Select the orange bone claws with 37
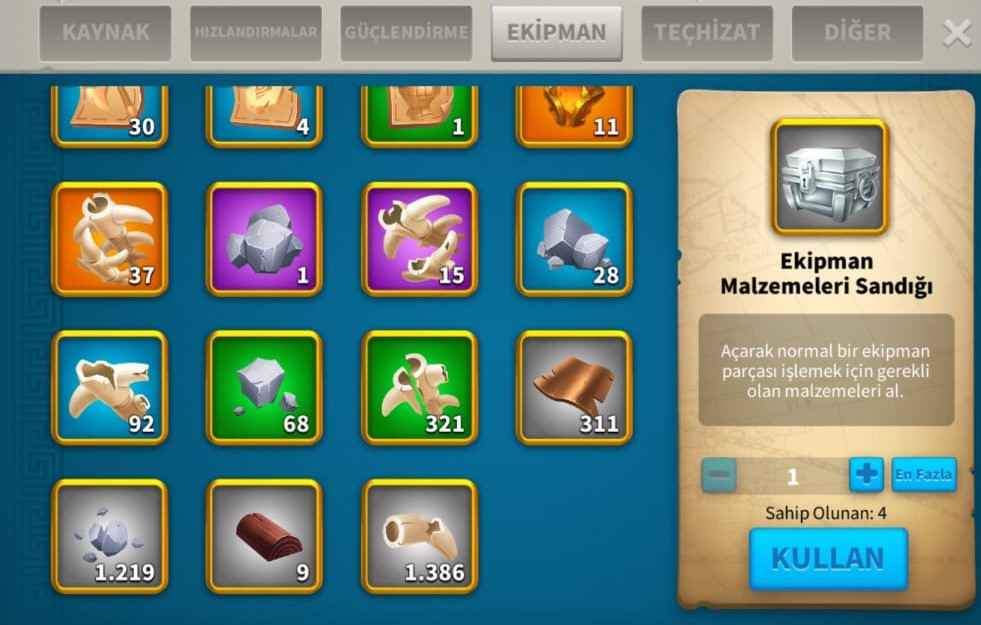Viewport: 981px width, 625px height. click(x=110, y=239)
